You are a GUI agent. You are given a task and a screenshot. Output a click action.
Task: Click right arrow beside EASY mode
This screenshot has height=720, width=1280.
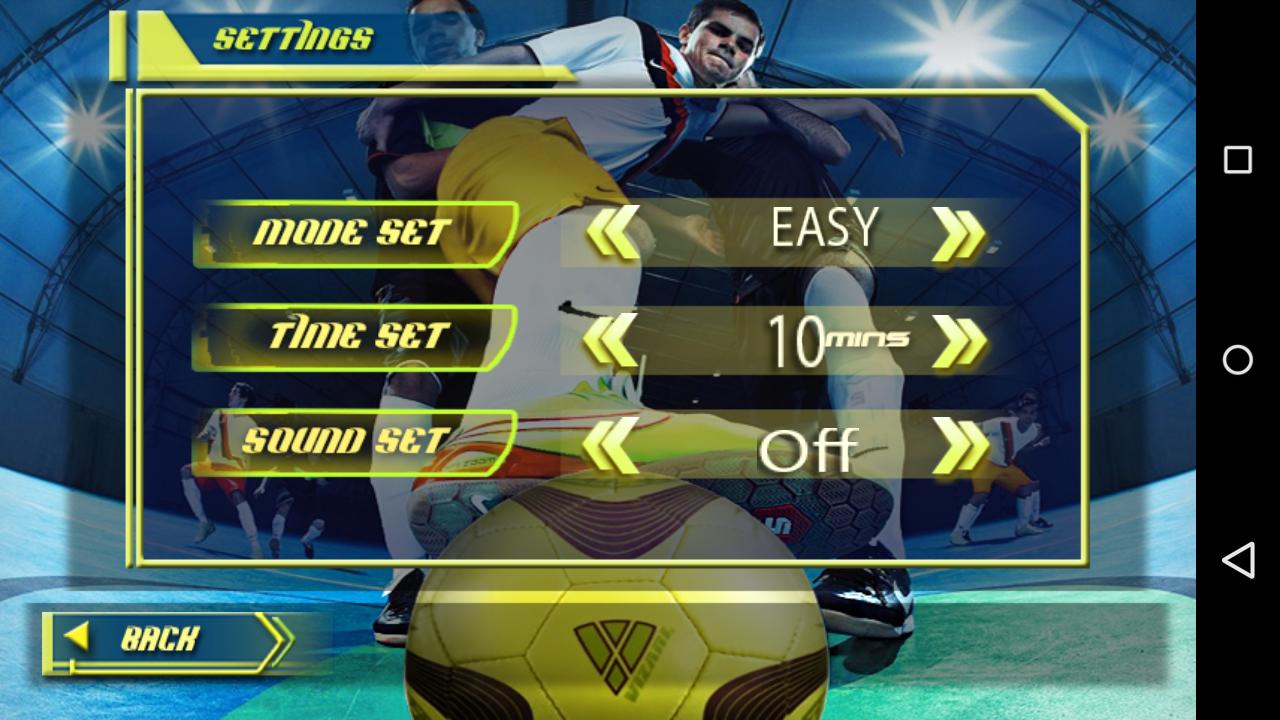pos(959,234)
